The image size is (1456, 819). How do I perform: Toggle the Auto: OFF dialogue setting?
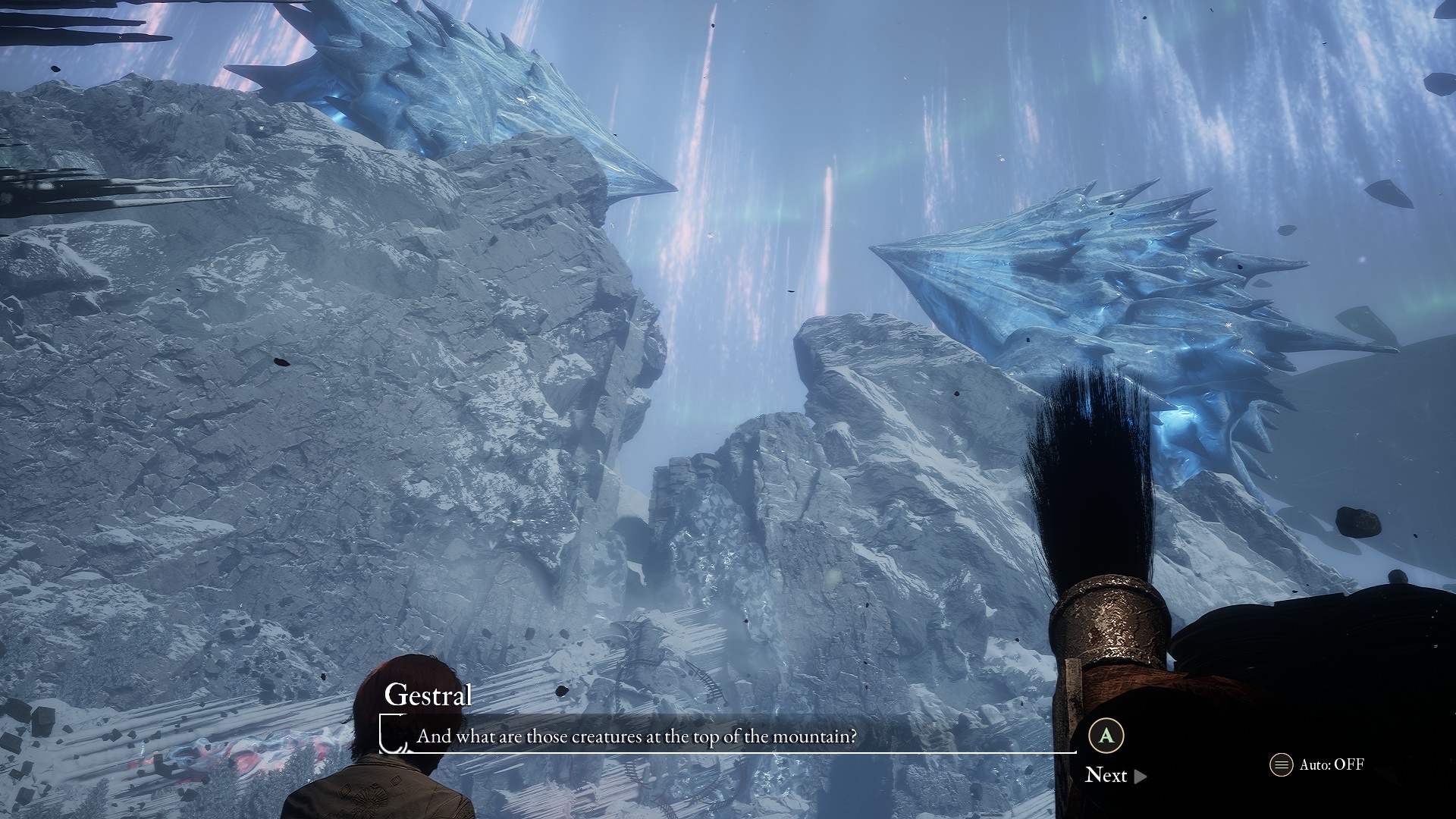1317,764
